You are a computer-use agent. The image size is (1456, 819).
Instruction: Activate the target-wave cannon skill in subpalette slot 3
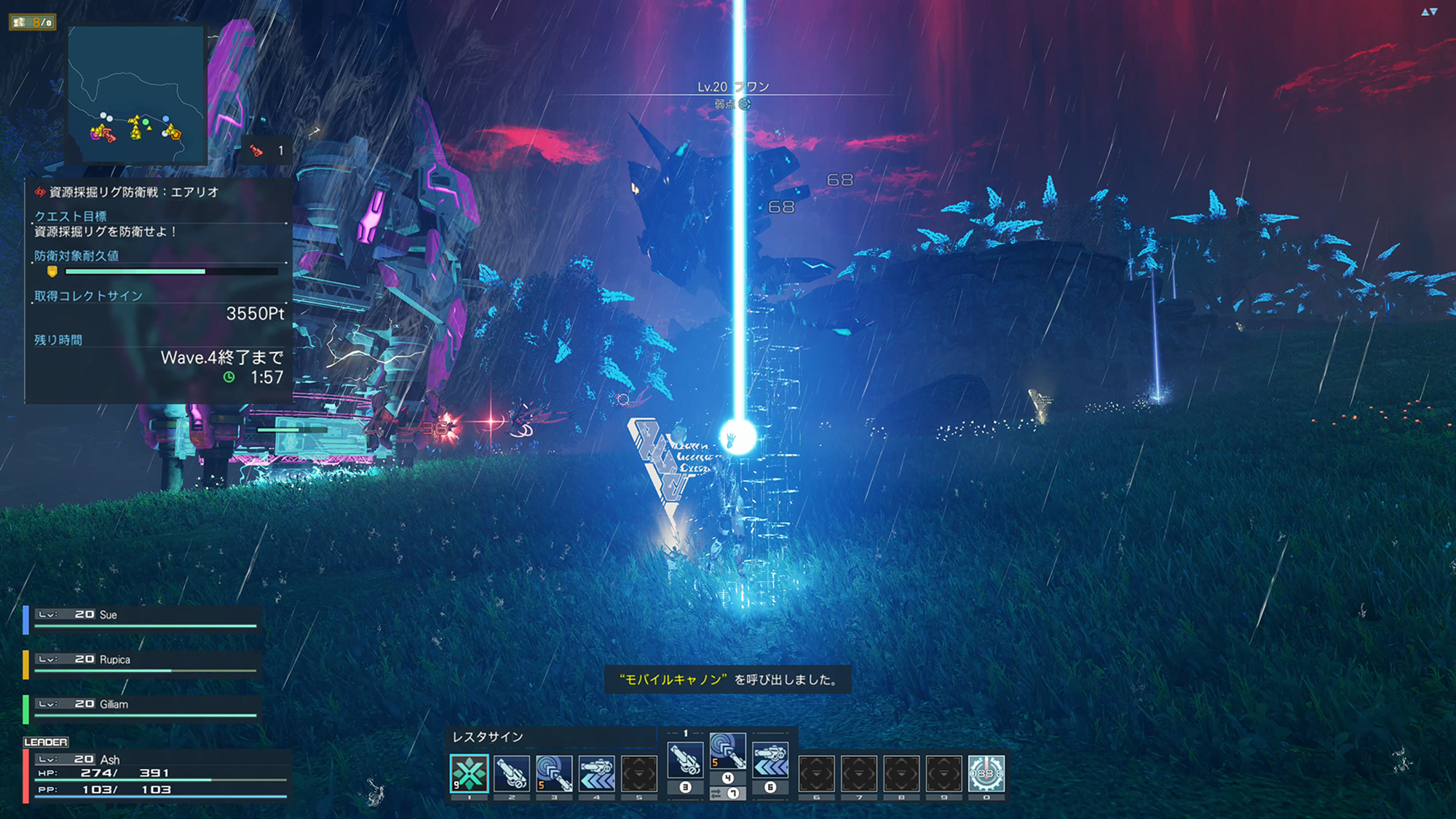554,773
